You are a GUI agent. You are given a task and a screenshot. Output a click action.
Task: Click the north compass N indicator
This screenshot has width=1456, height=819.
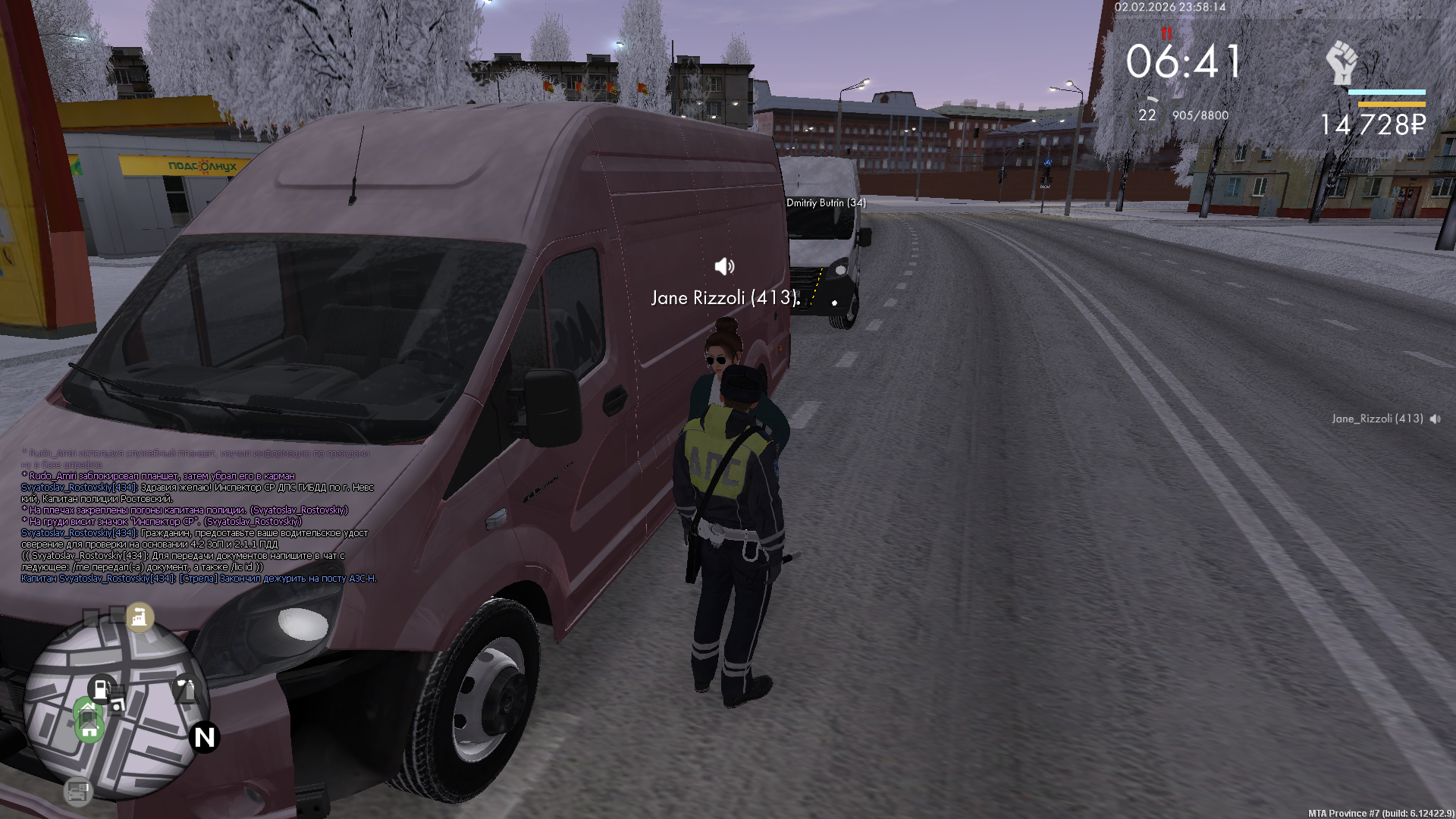point(205,737)
